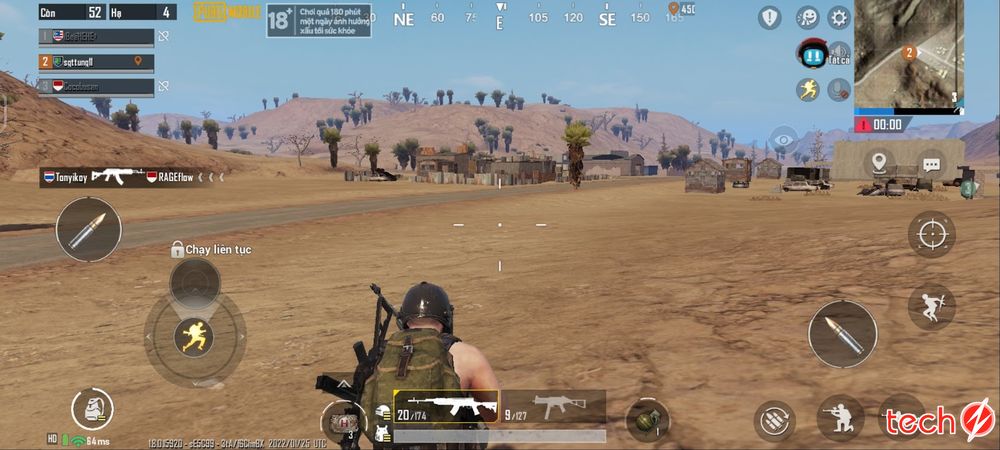Open the backpack inventory icon

tap(92, 409)
